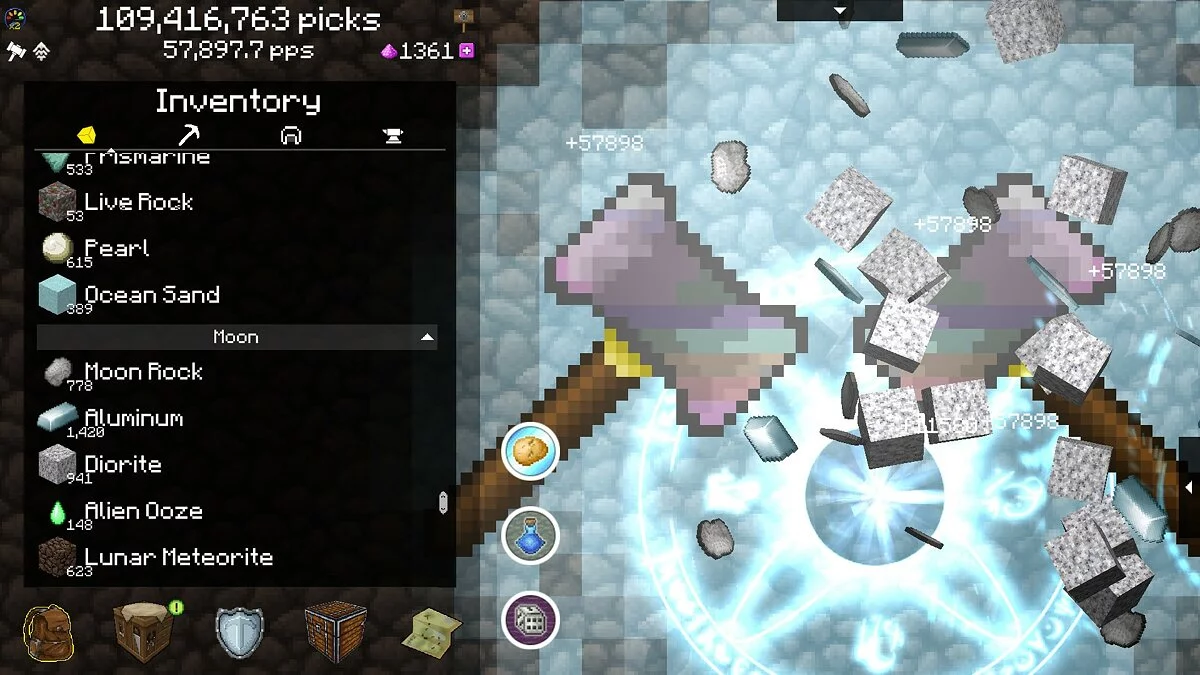Click the Lunar Meteorite item row
This screenshot has height=675, width=1200.
(x=177, y=557)
